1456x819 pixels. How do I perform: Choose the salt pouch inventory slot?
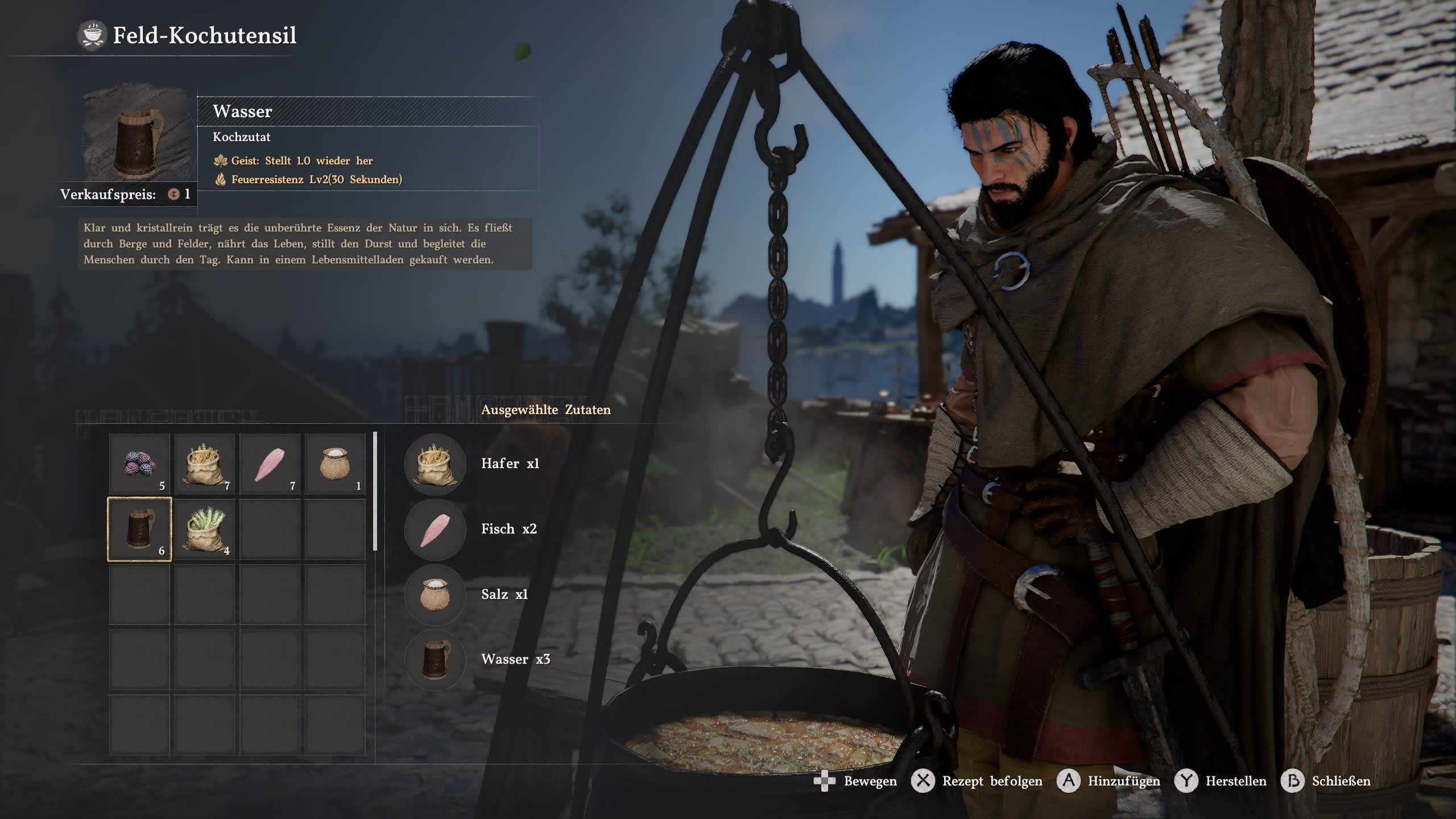coord(335,464)
